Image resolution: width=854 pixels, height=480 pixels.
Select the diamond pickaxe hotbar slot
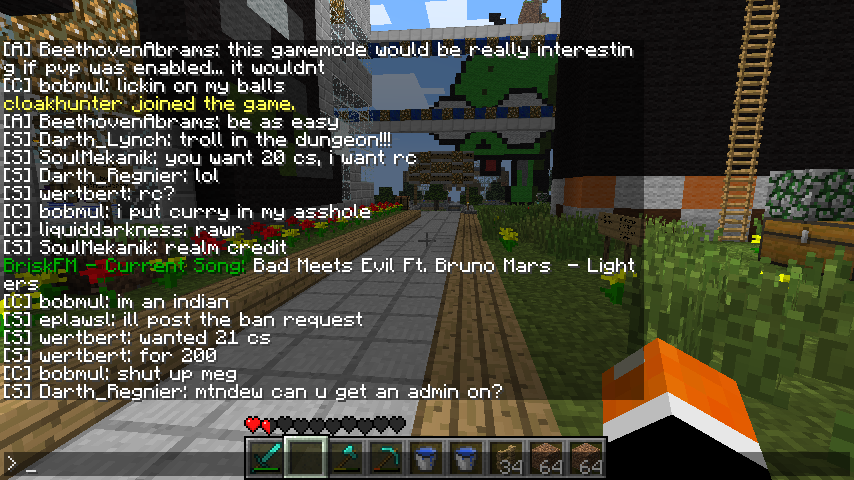point(386,459)
